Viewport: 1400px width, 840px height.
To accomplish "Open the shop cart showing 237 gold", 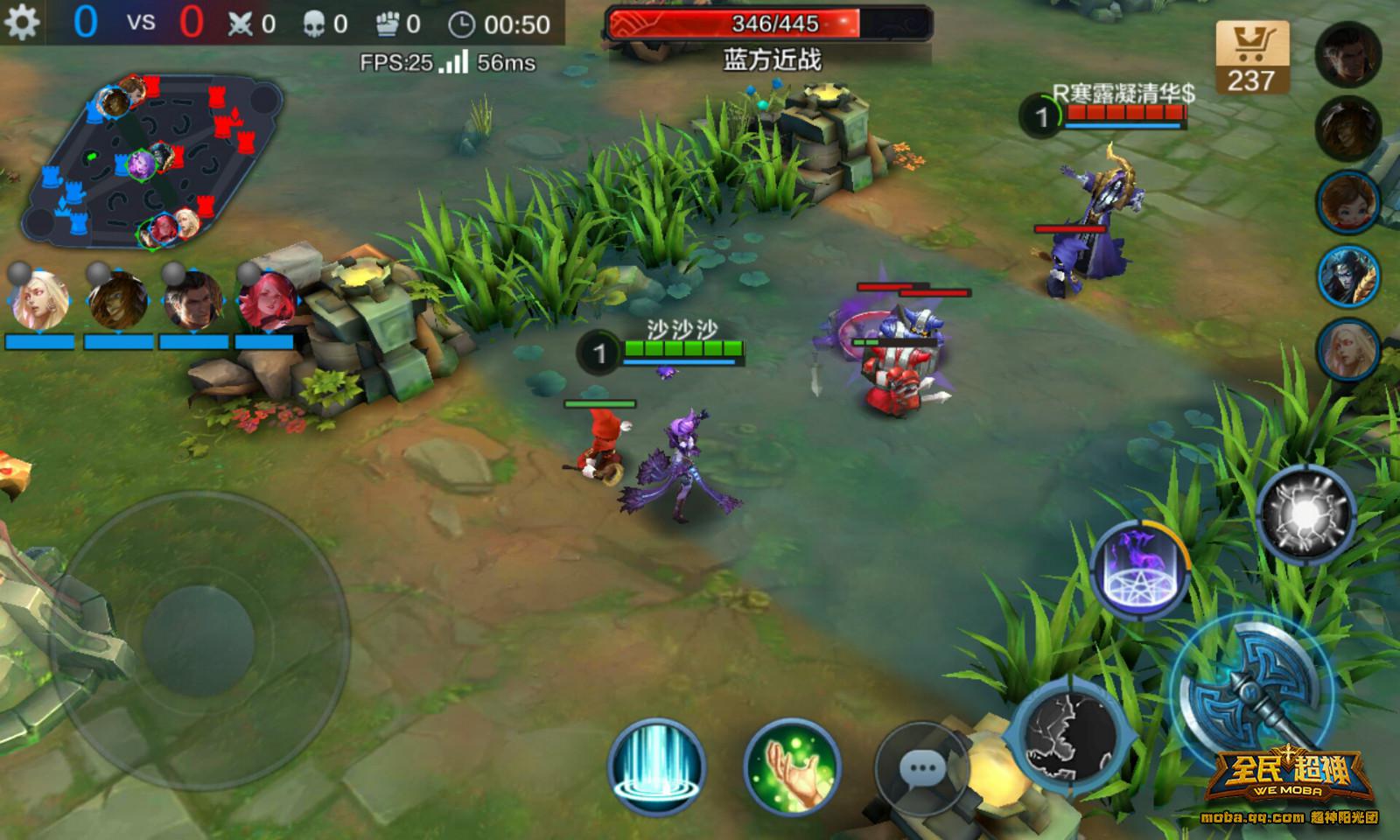I will click(x=1251, y=58).
